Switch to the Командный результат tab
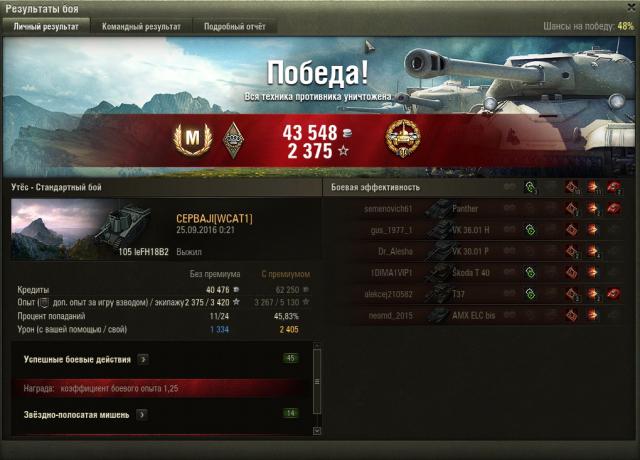640x460 pixels. pos(144,27)
